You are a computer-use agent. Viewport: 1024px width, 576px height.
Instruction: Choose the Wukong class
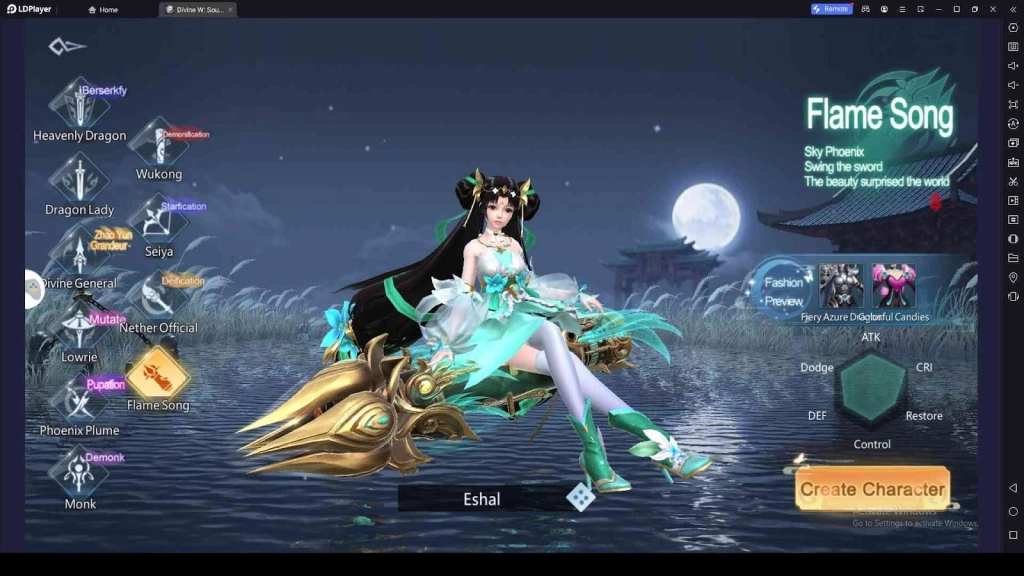158,145
